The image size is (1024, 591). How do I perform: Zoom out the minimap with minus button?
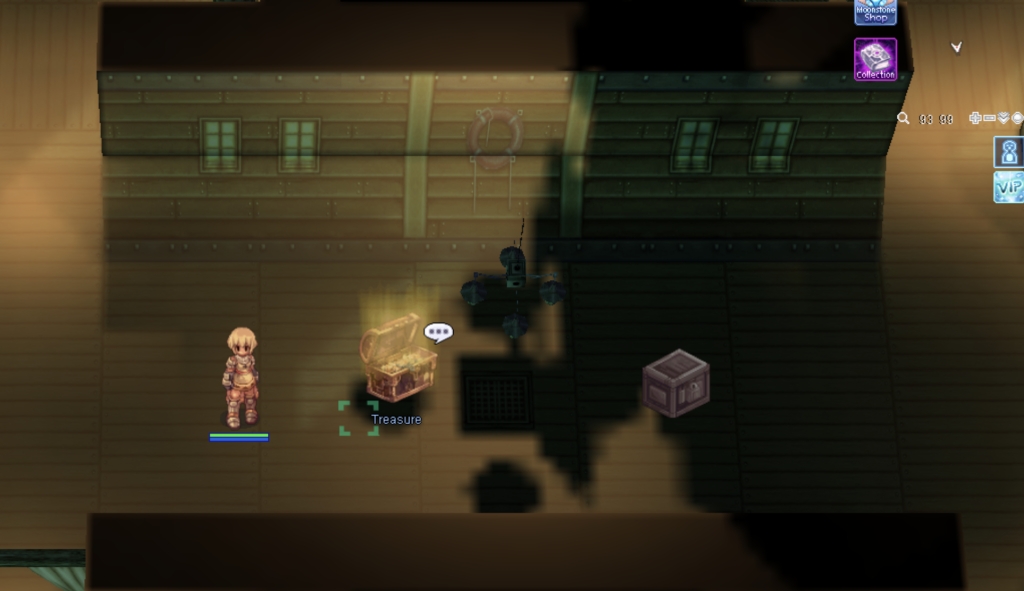tap(989, 118)
